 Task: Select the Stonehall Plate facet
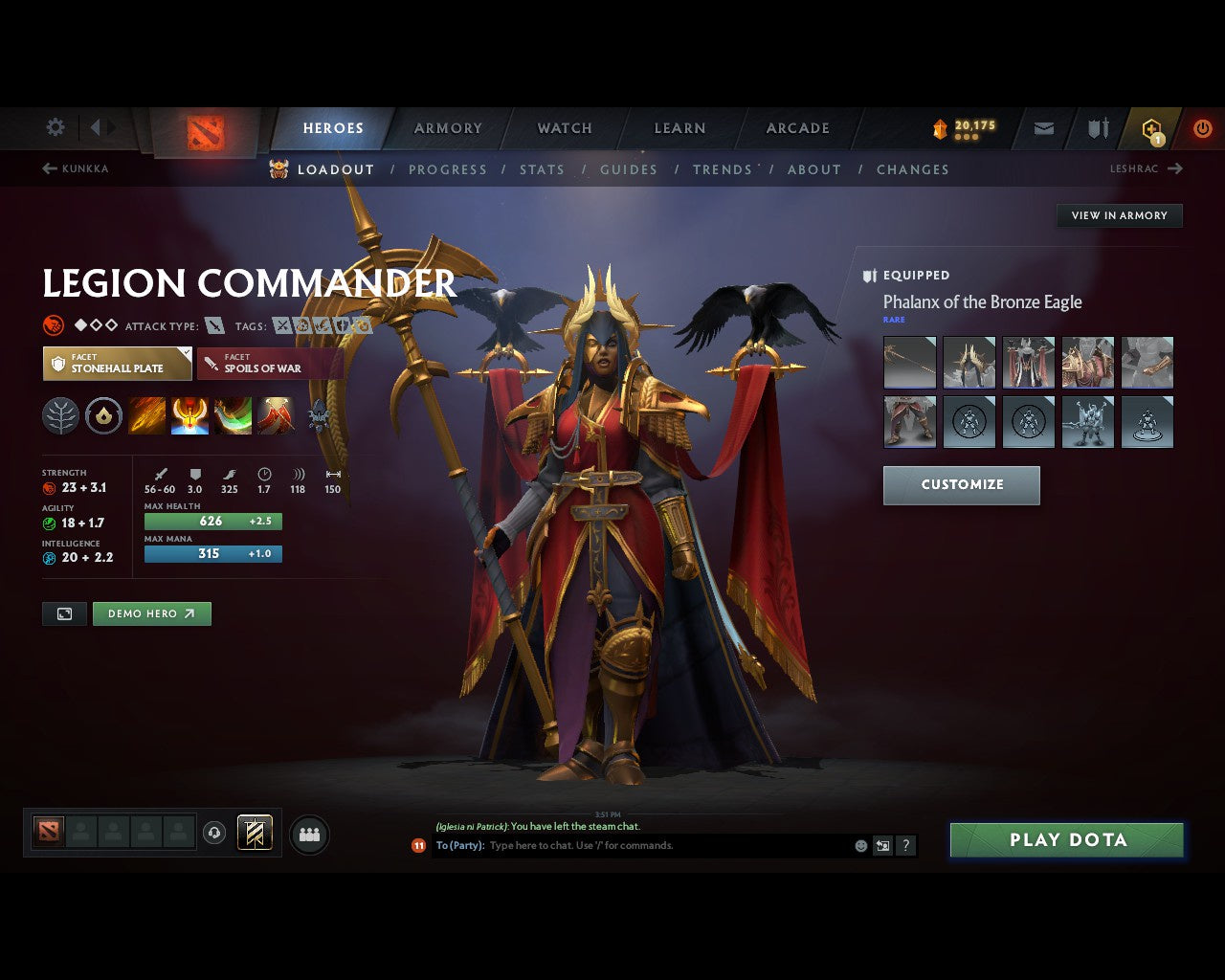[x=117, y=364]
